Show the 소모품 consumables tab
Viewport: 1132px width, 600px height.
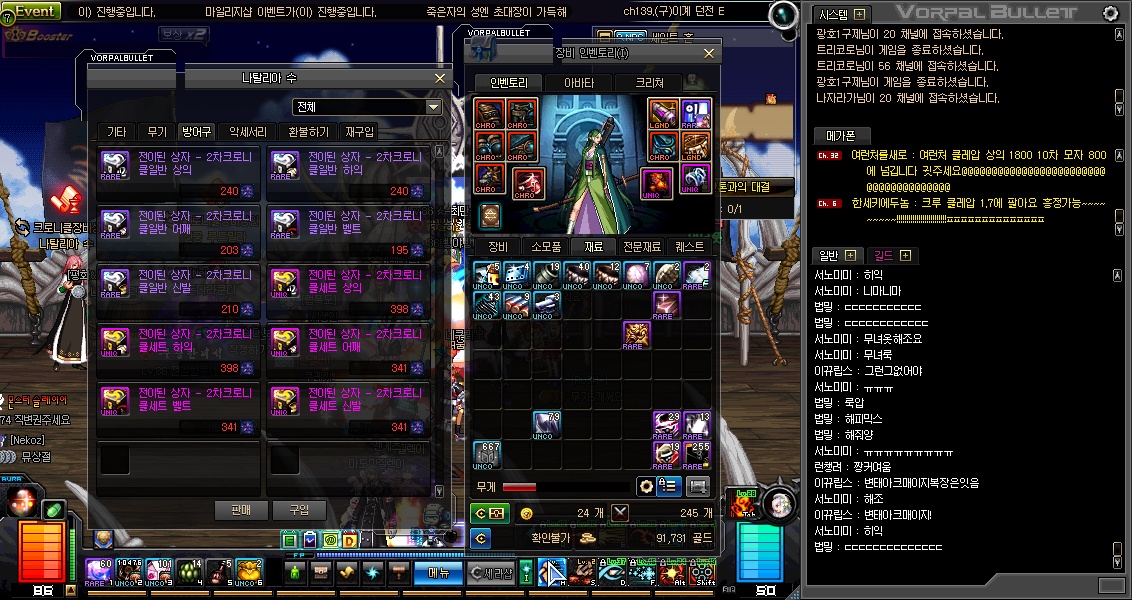click(x=545, y=246)
